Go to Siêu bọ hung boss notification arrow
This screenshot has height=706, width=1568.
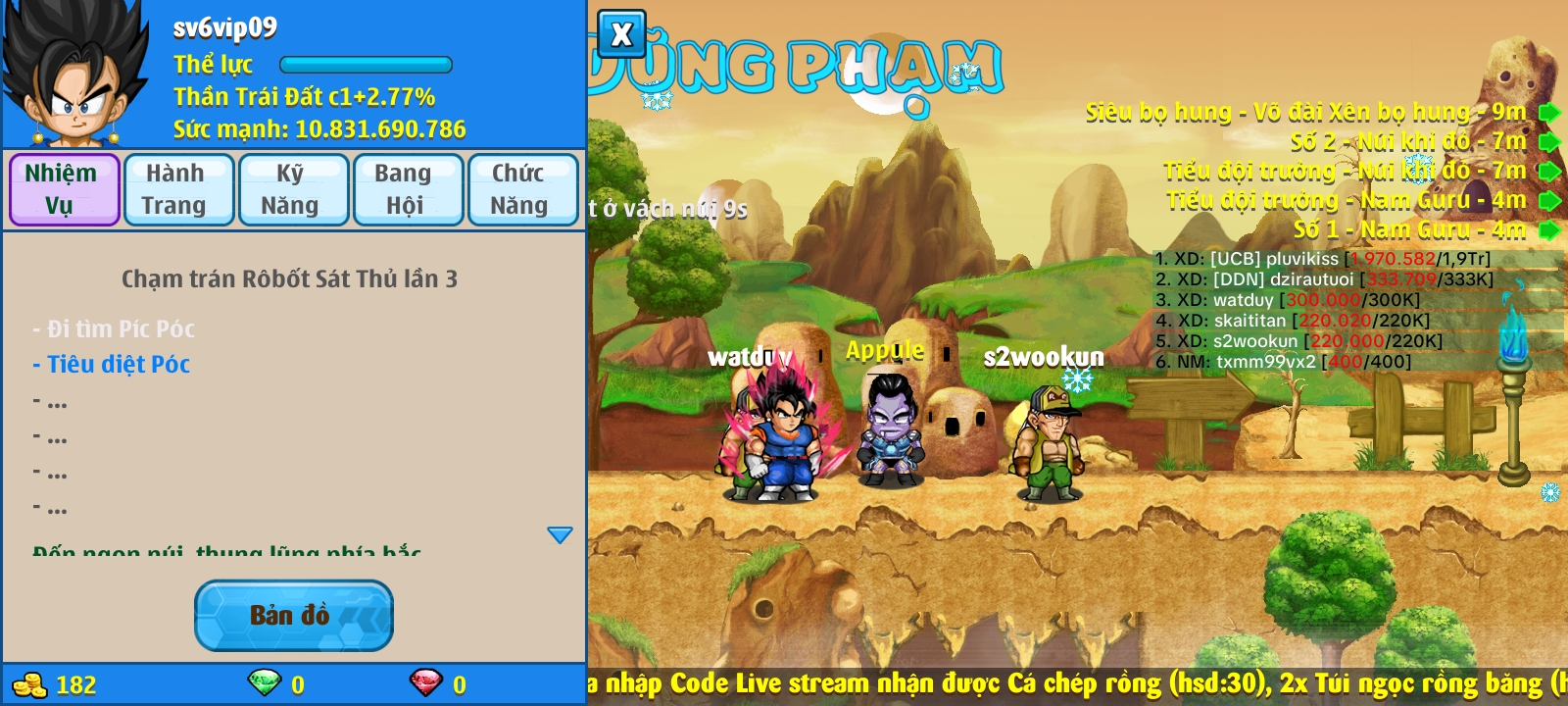click(x=1548, y=113)
